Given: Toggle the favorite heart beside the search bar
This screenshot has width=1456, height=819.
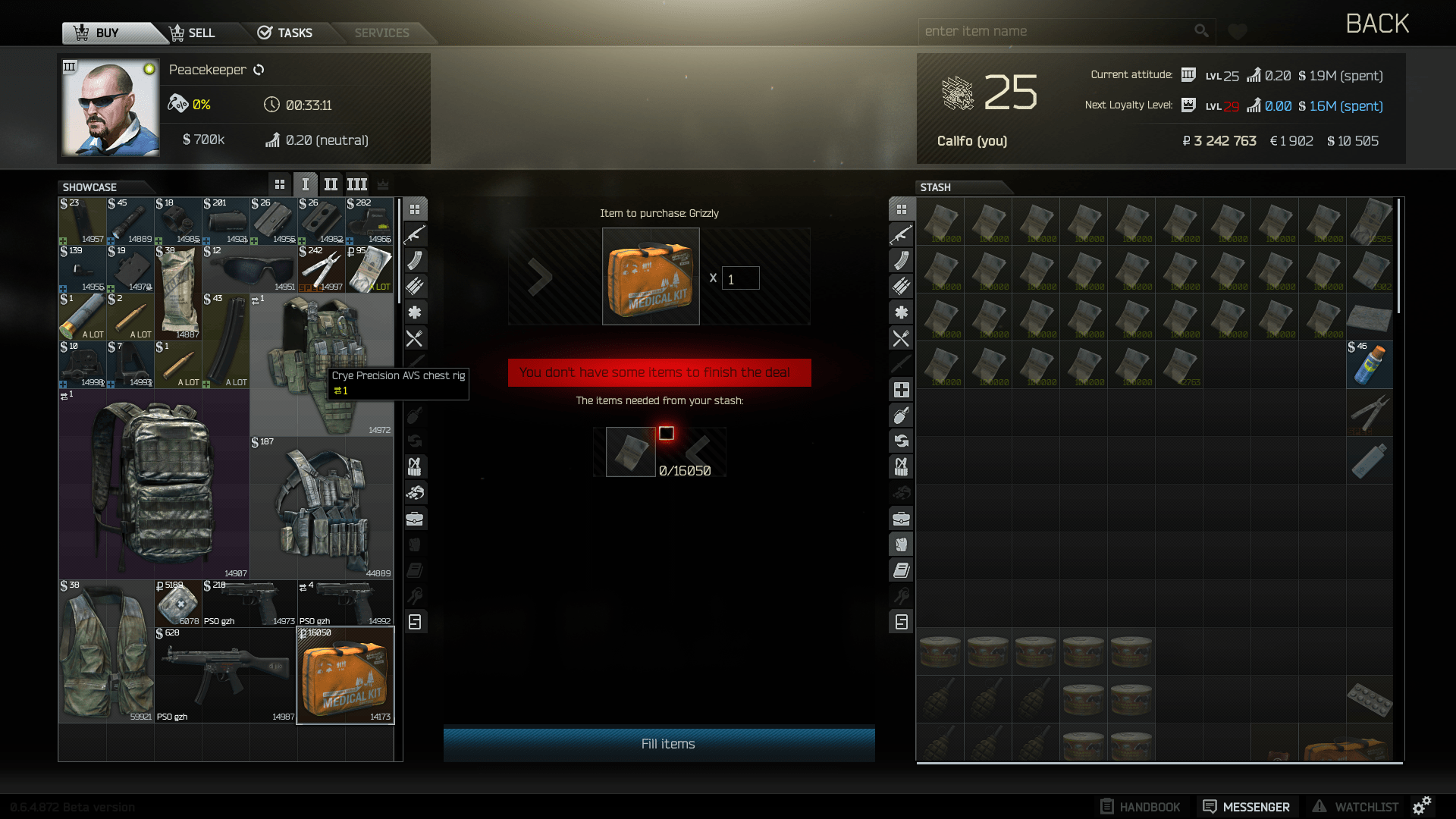Looking at the screenshot, I should (1237, 31).
